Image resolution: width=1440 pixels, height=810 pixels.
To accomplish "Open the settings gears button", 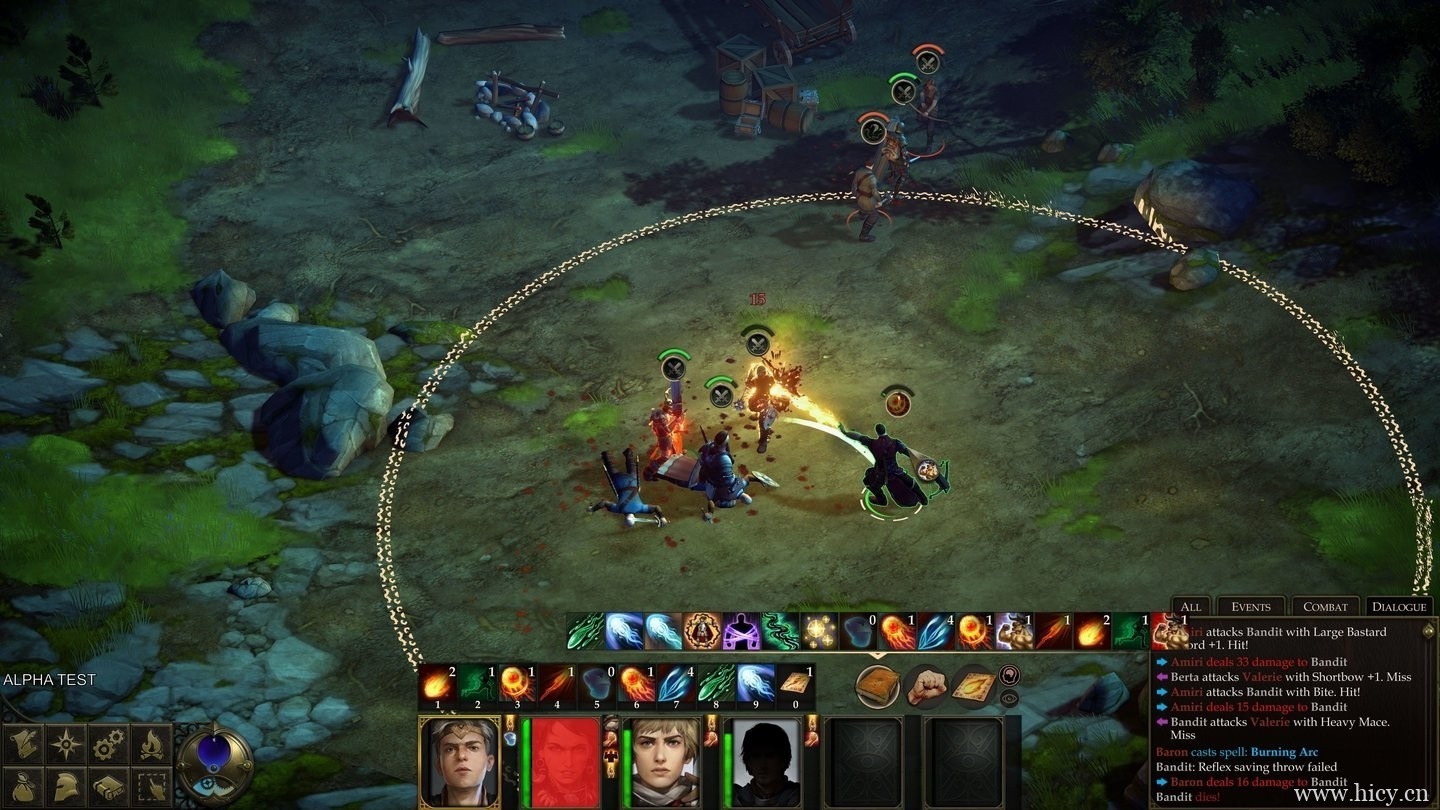I will [x=108, y=743].
